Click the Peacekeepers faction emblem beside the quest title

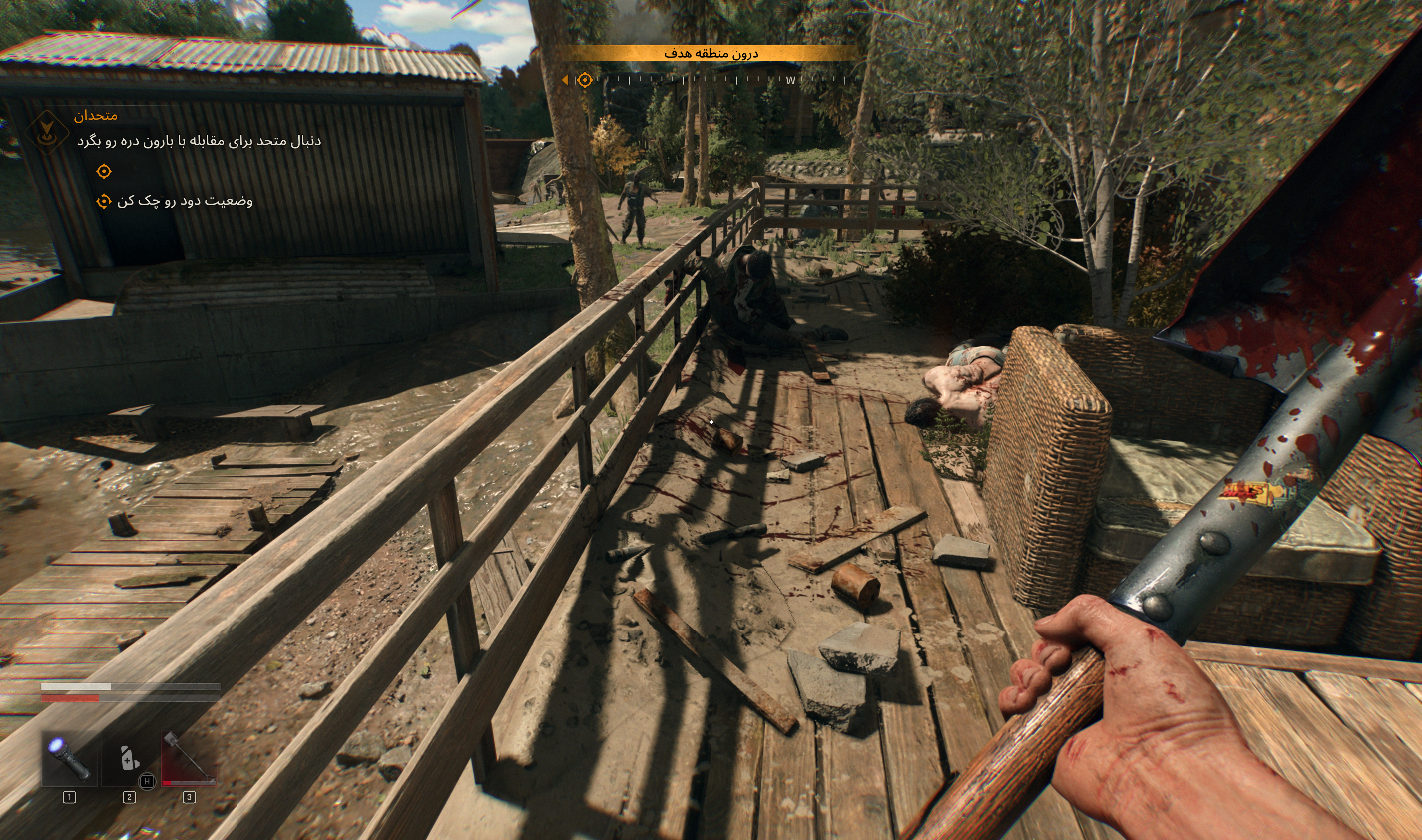(47, 133)
